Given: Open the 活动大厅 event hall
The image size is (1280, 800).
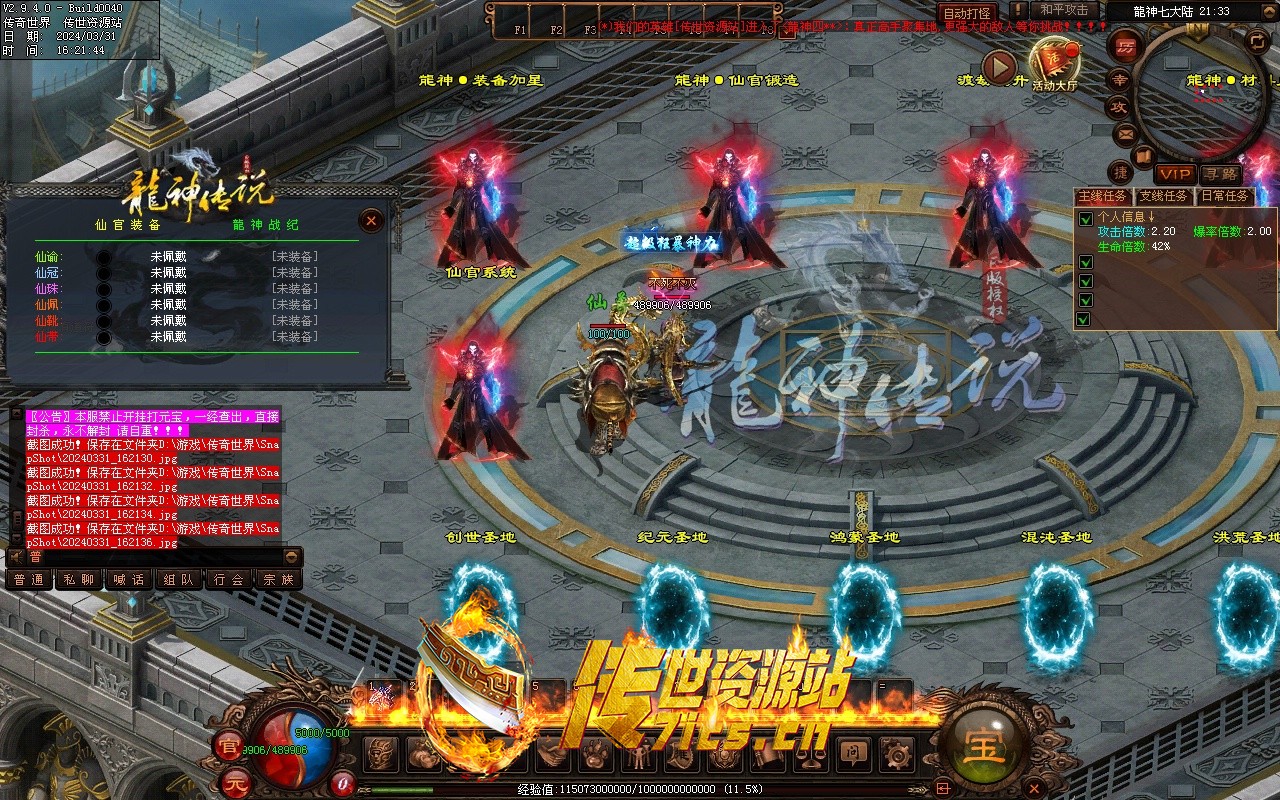Looking at the screenshot, I should 1055,63.
